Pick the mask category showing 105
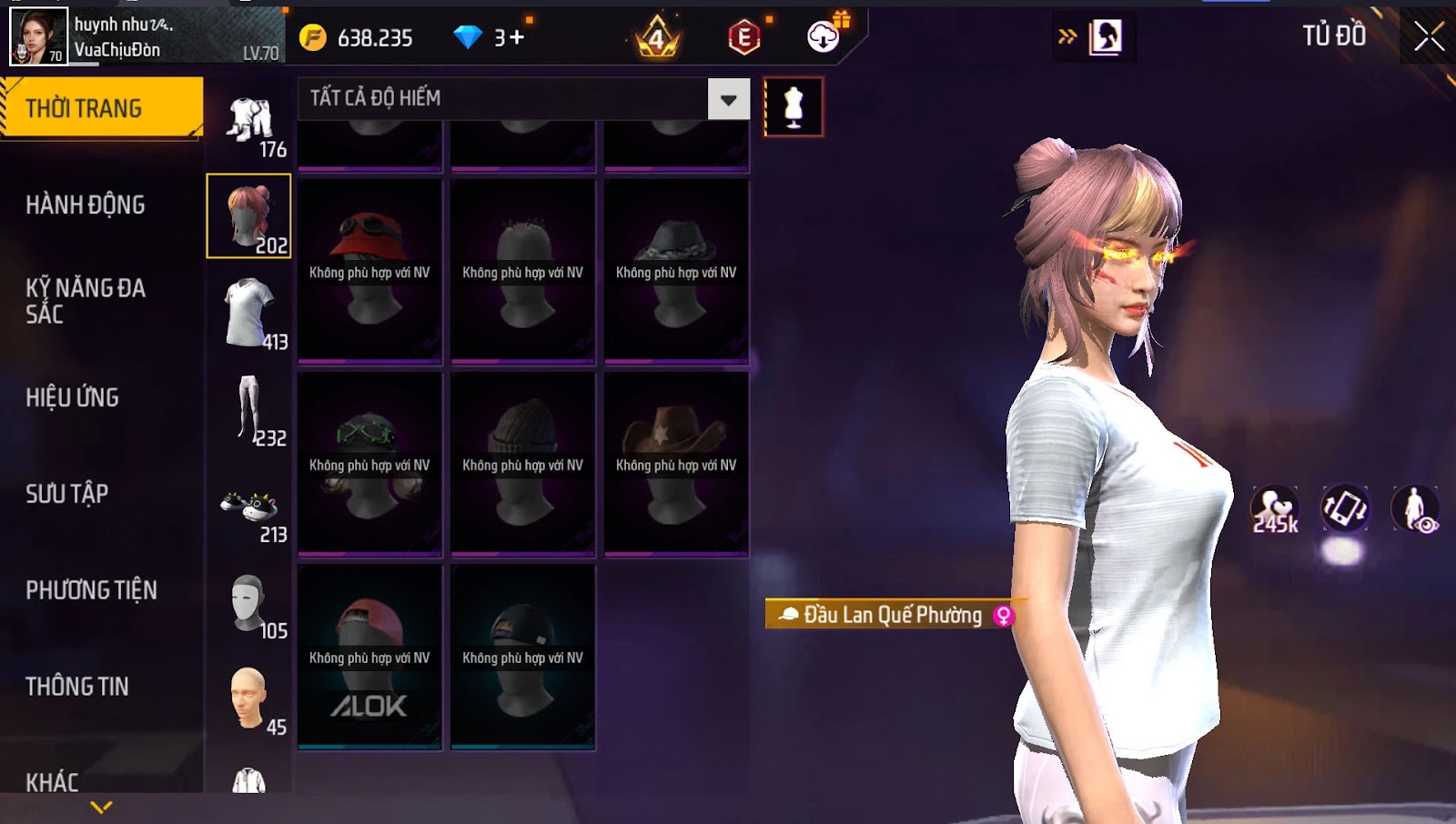Image resolution: width=1456 pixels, height=824 pixels. tap(252, 607)
